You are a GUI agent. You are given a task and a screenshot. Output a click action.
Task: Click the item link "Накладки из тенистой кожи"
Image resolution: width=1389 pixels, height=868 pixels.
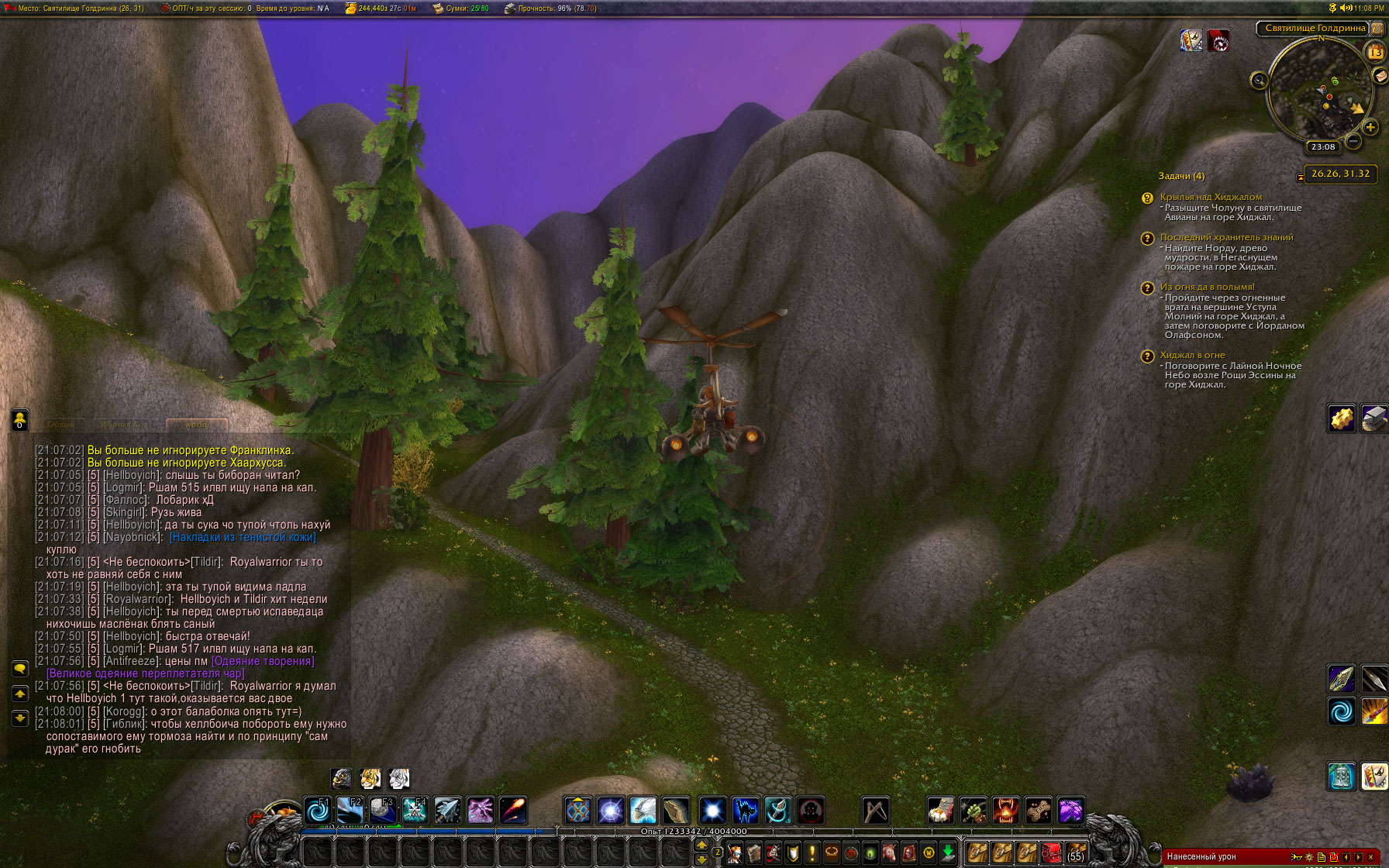pos(243,537)
